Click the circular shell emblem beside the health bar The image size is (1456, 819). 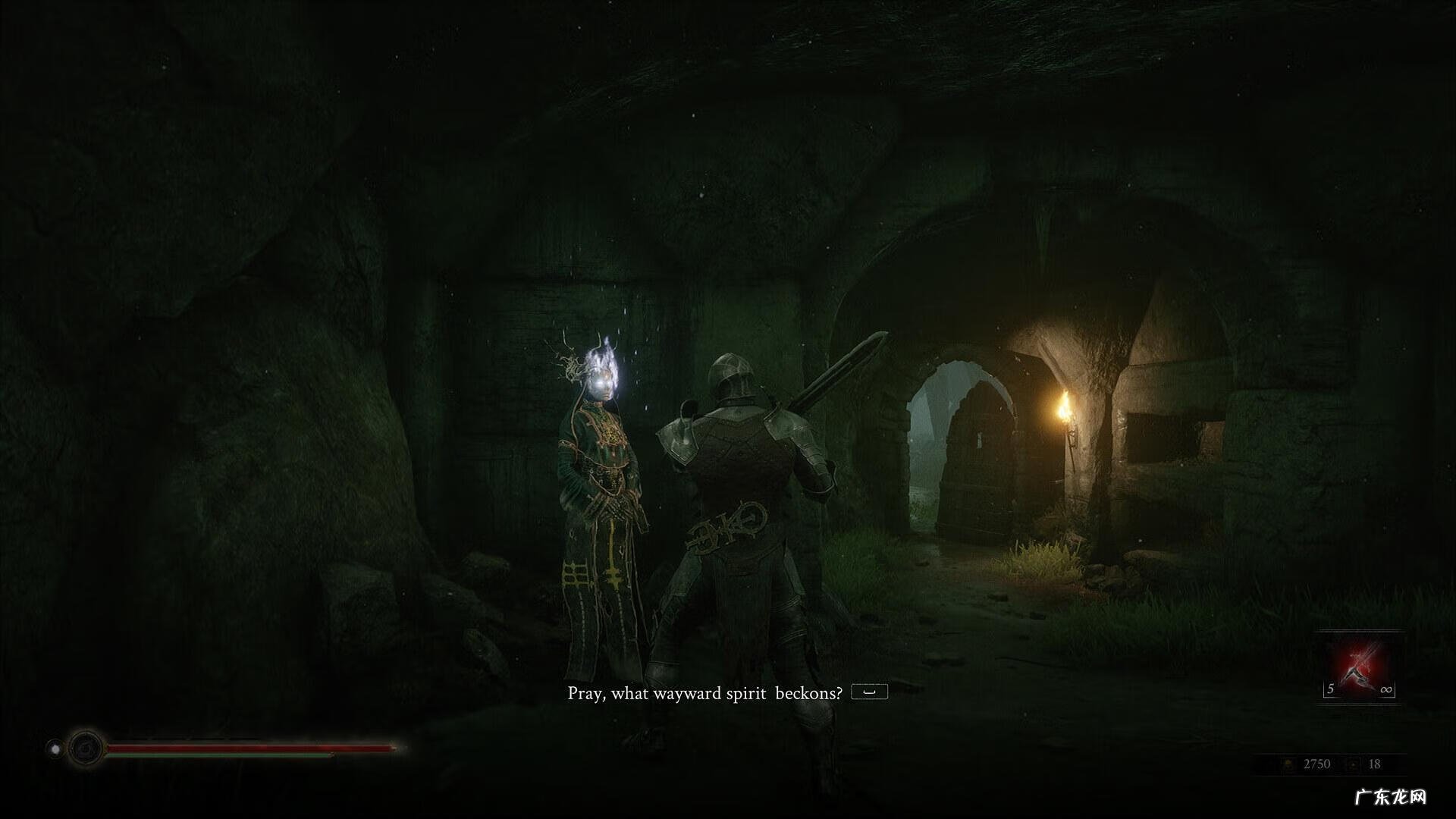pos(85,749)
